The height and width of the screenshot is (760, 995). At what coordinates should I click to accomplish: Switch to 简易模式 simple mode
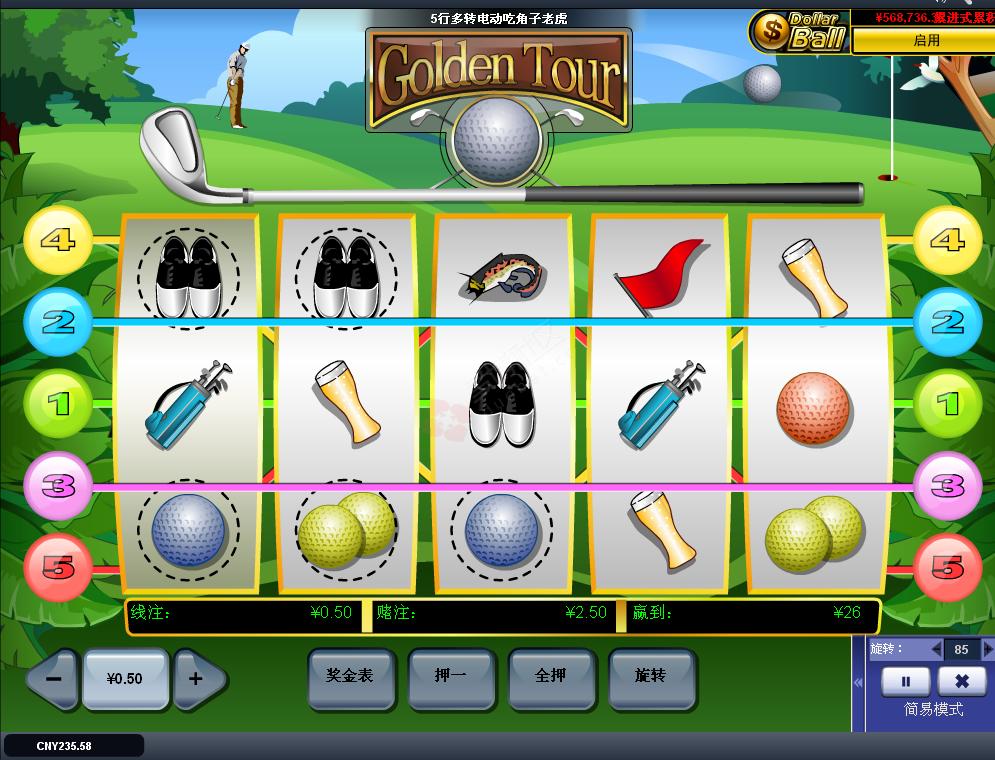[x=933, y=709]
